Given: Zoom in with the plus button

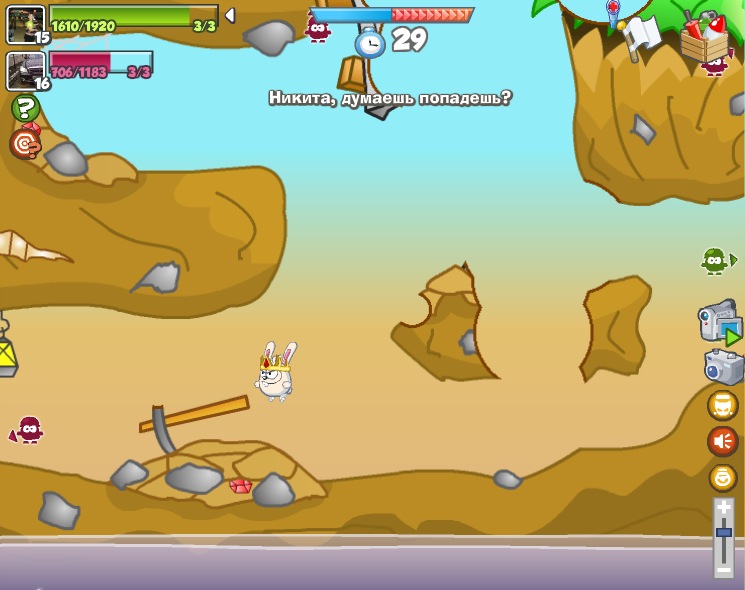Looking at the screenshot, I should 724,508.
